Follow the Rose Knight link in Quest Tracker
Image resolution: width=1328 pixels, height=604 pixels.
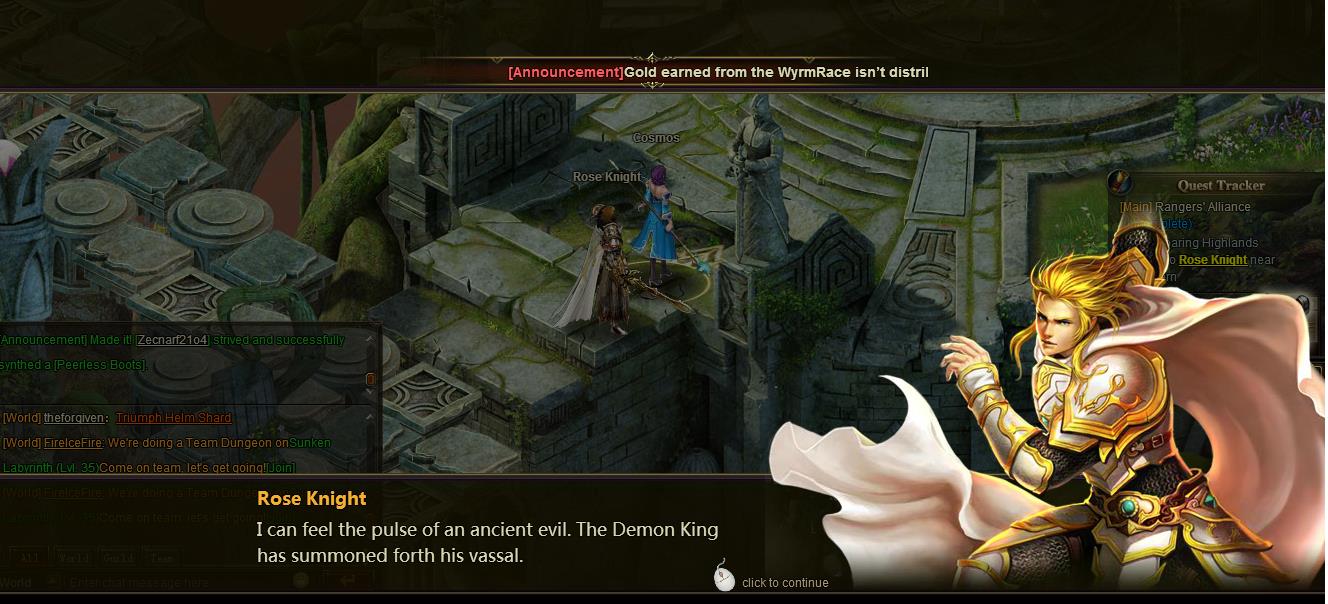pyautogui.click(x=1212, y=260)
